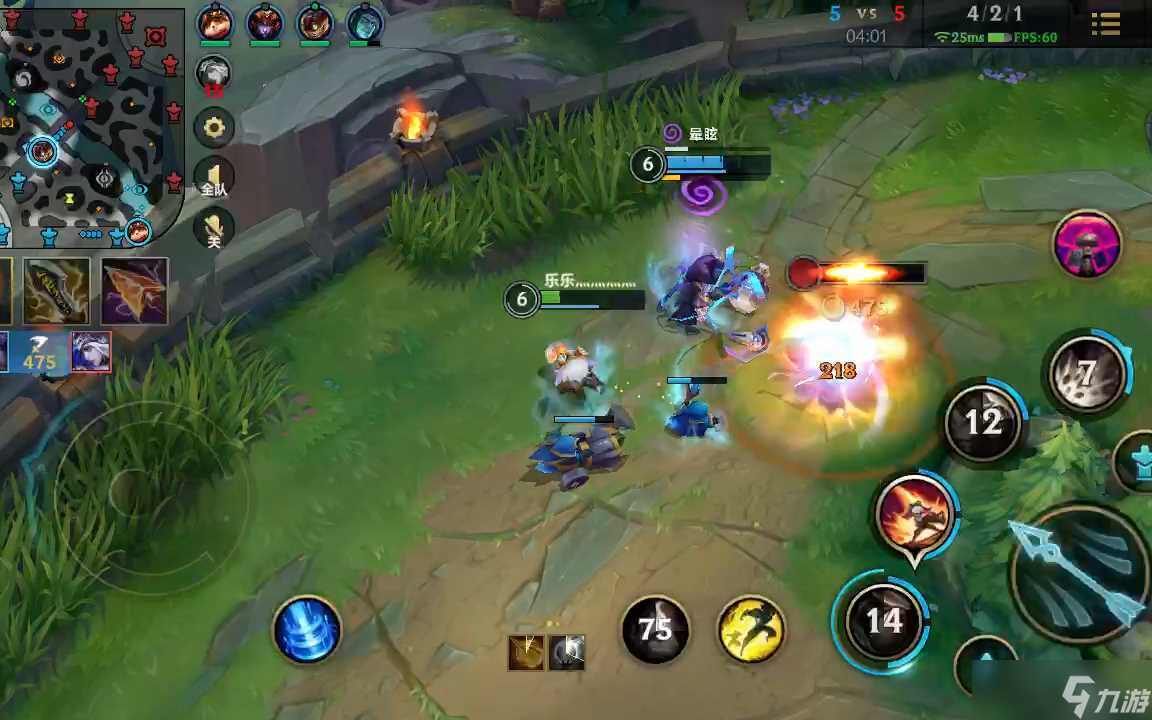Use the yellow Flash summoner spell
Screen dimensions: 1152x720
(751, 629)
